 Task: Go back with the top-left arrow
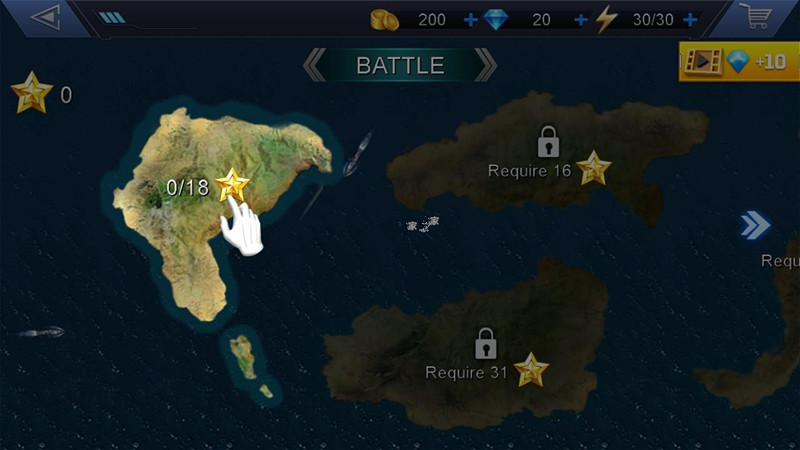point(44,17)
